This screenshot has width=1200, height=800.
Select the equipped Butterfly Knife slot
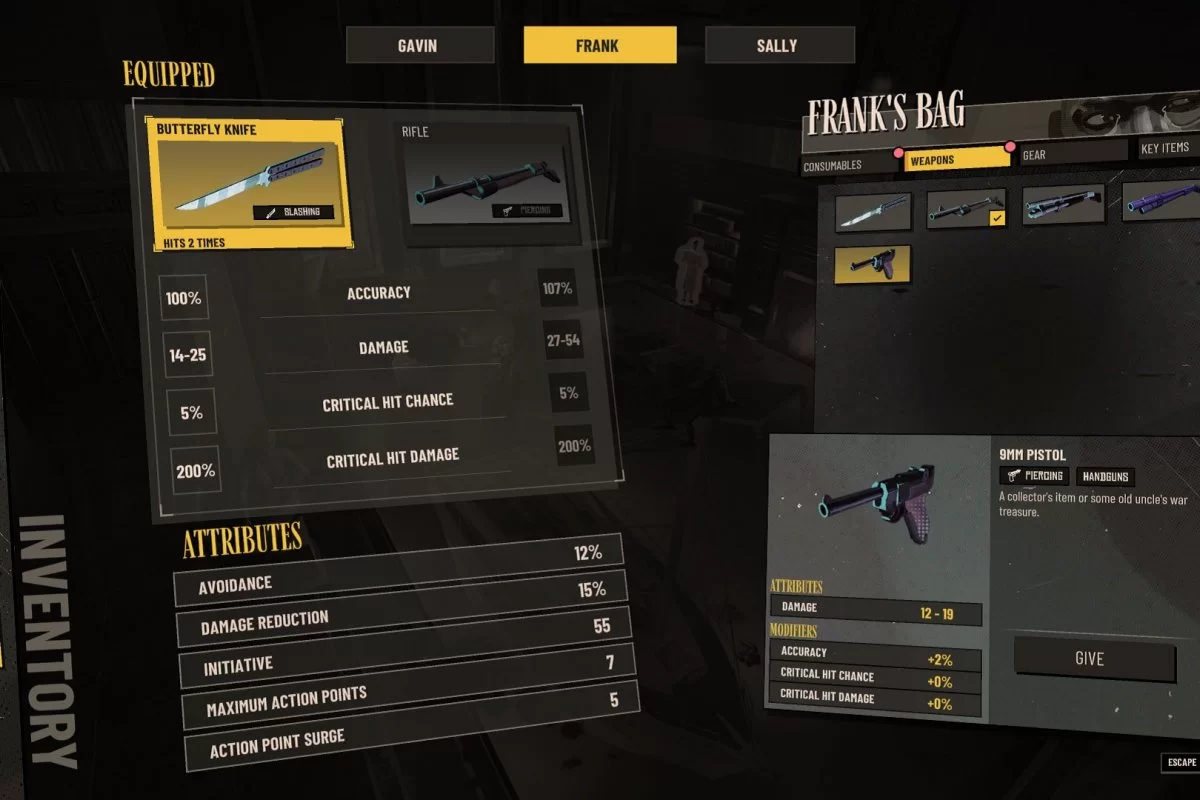point(250,184)
